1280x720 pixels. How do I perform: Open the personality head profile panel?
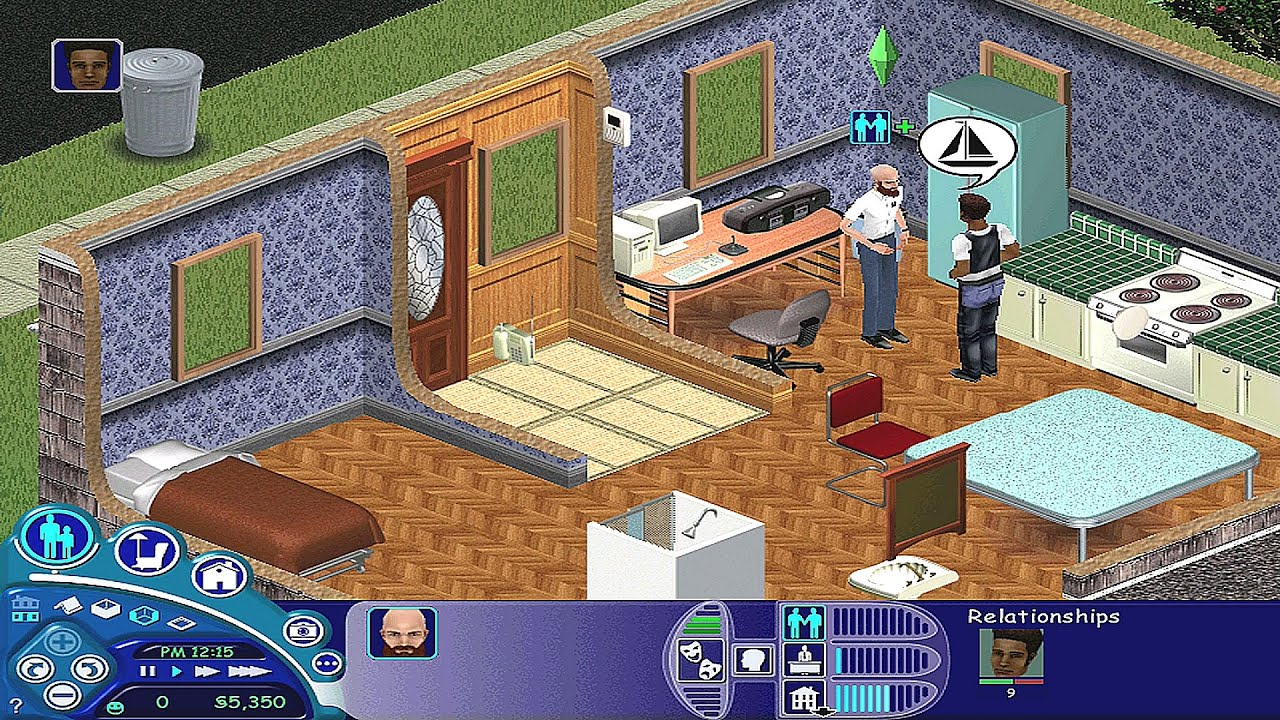750,660
